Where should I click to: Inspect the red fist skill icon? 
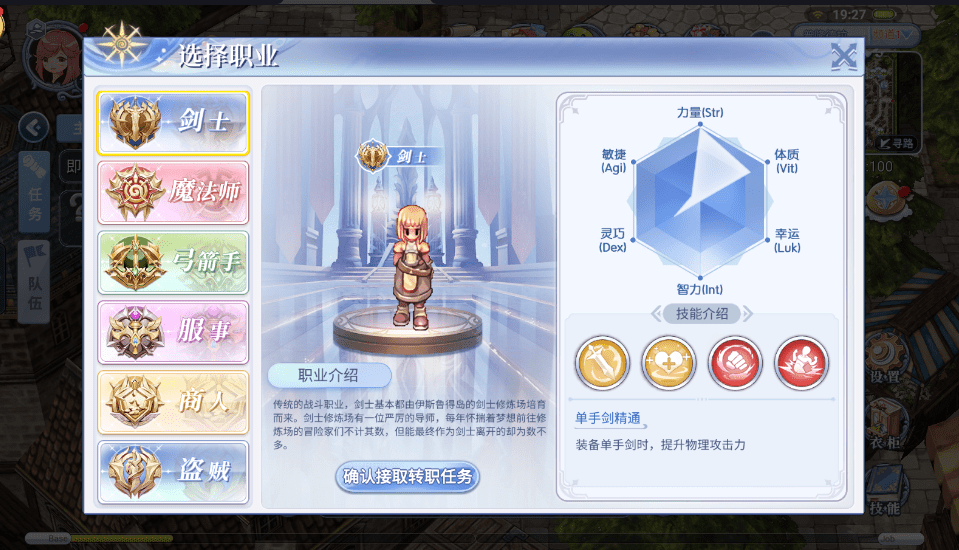[x=735, y=362]
